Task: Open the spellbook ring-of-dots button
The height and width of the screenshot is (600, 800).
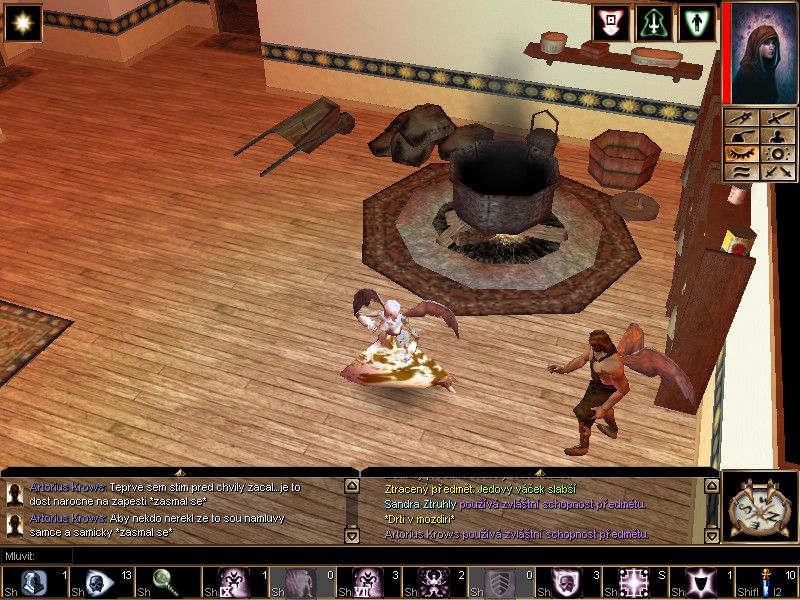Action: coord(776,155)
